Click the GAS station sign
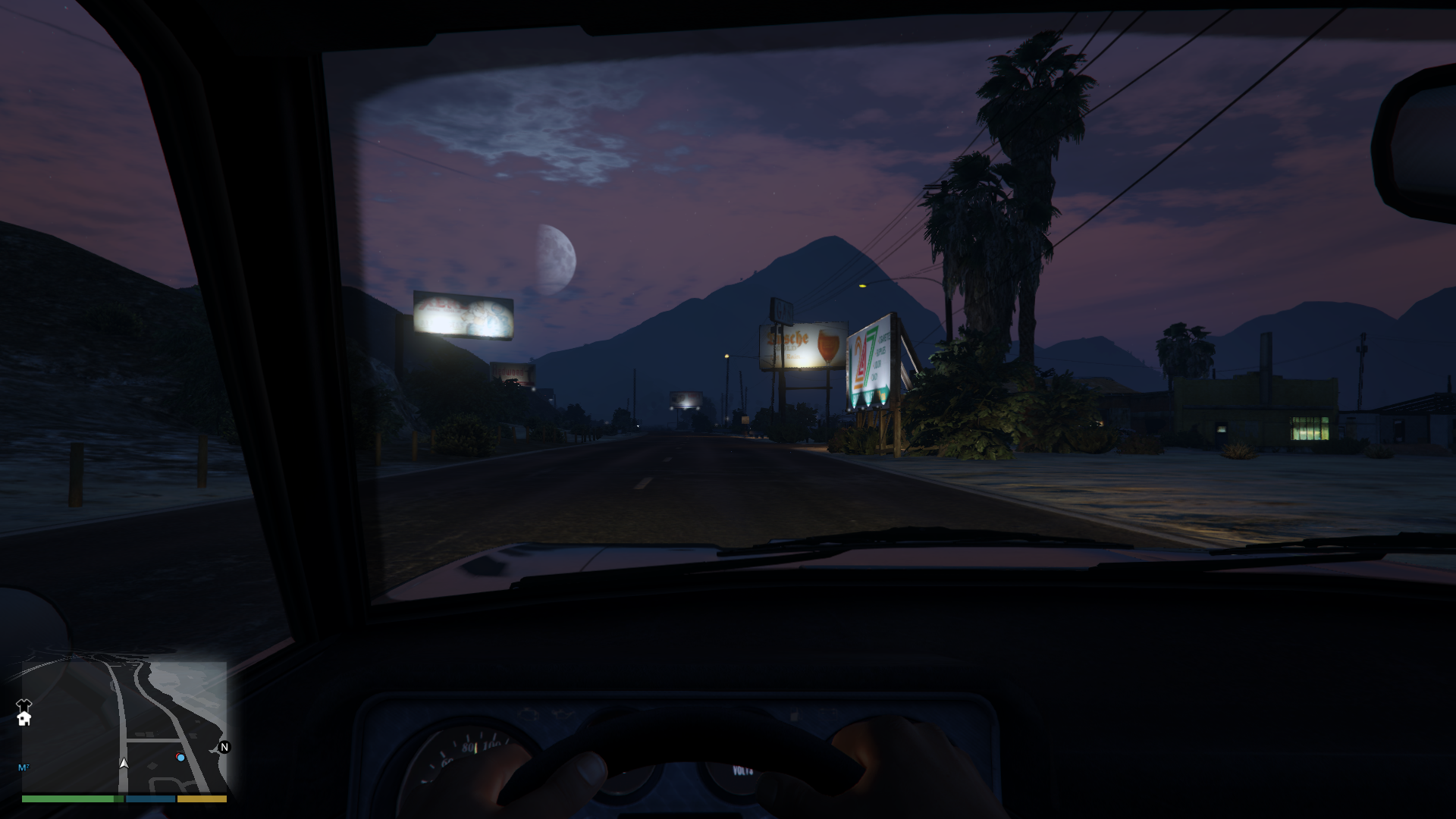Screen dimensions: 1456x819 tap(783, 308)
